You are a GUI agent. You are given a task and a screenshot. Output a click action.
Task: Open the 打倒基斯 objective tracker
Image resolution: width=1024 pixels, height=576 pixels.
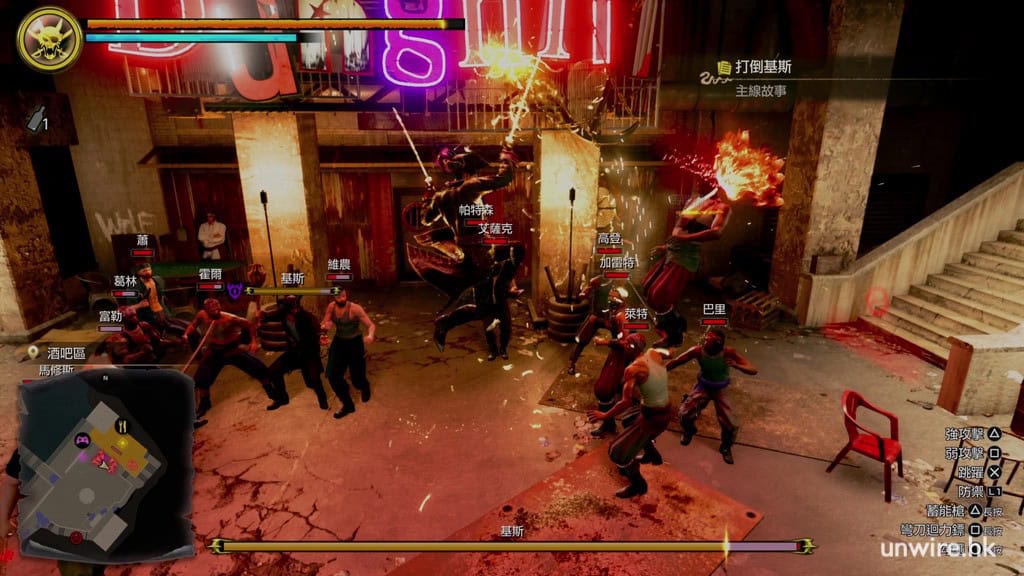click(765, 68)
